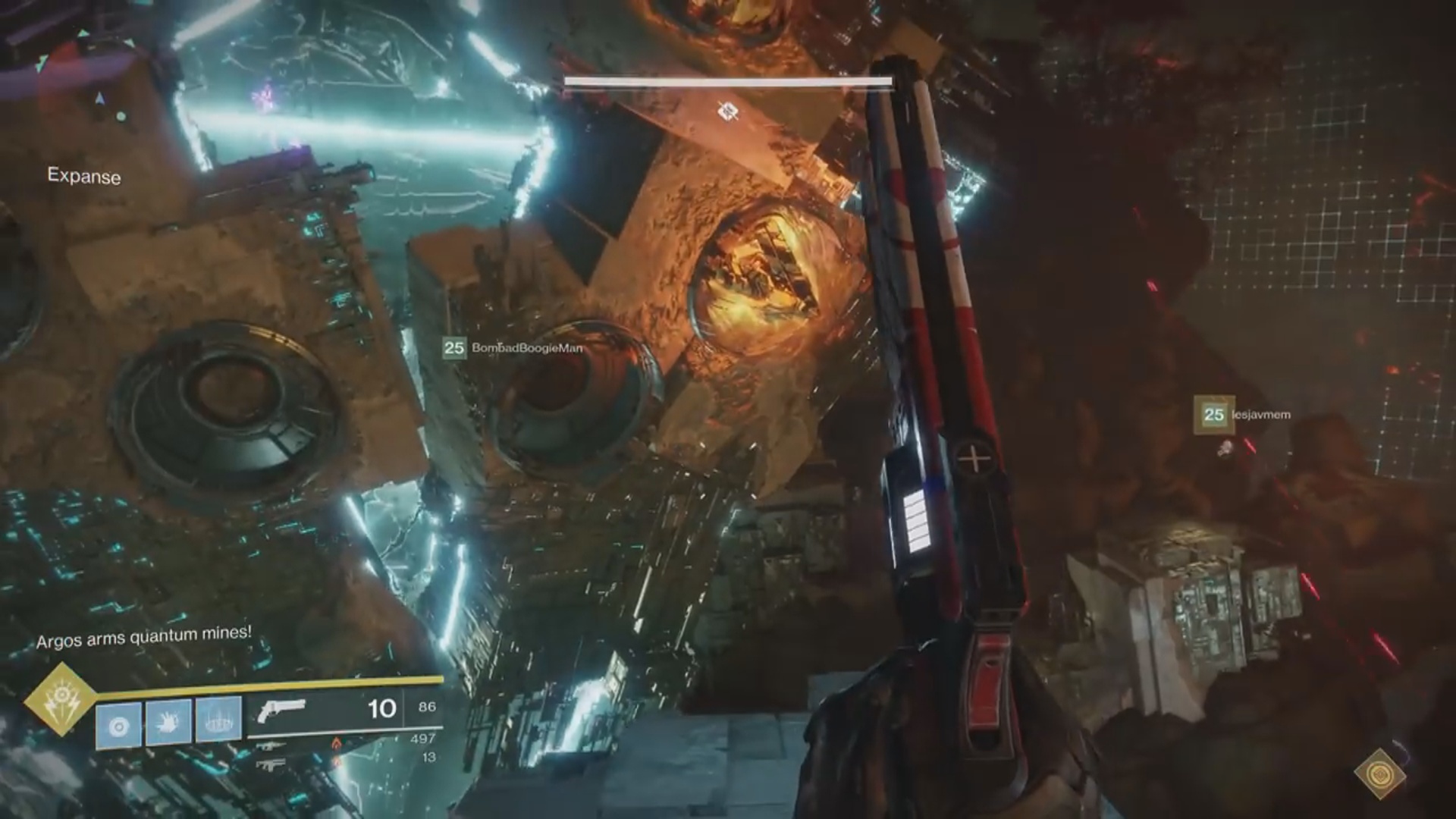Image resolution: width=1456 pixels, height=819 pixels.
Task: Use the melee fist ability icon
Action: point(168,723)
